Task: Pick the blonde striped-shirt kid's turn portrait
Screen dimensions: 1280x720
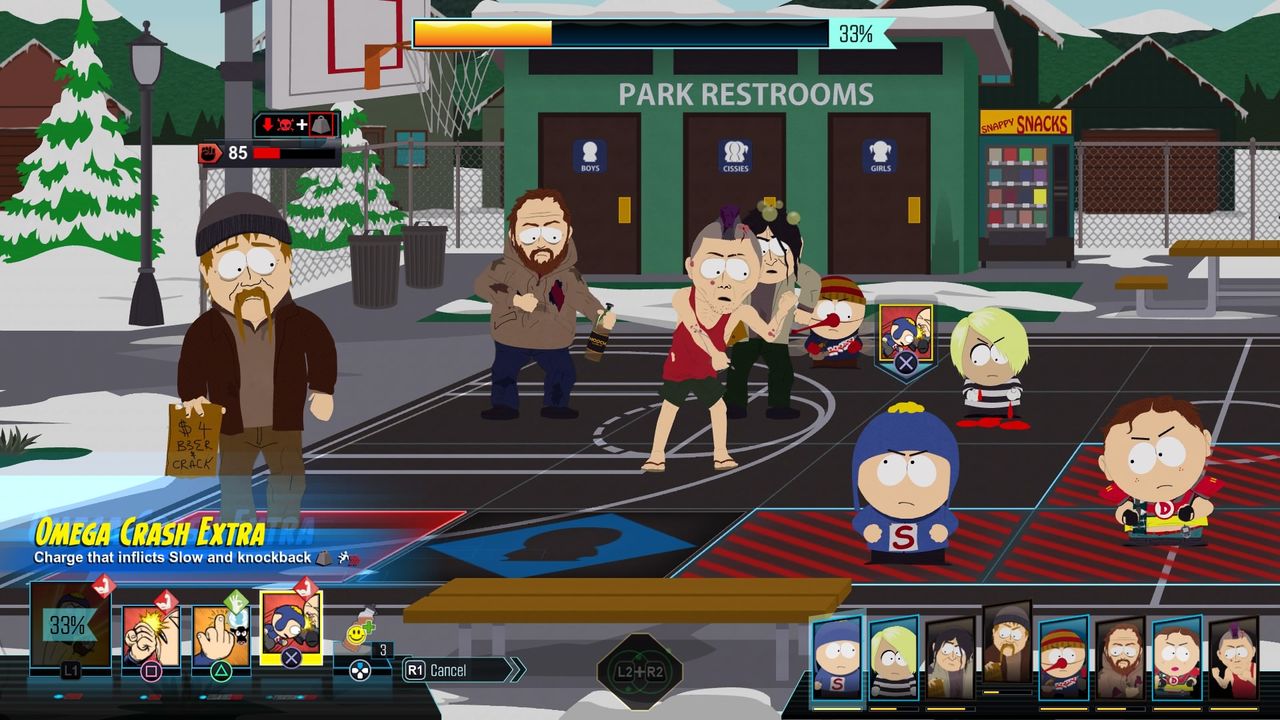Action: pyautogui.click(x=893, y=662)
